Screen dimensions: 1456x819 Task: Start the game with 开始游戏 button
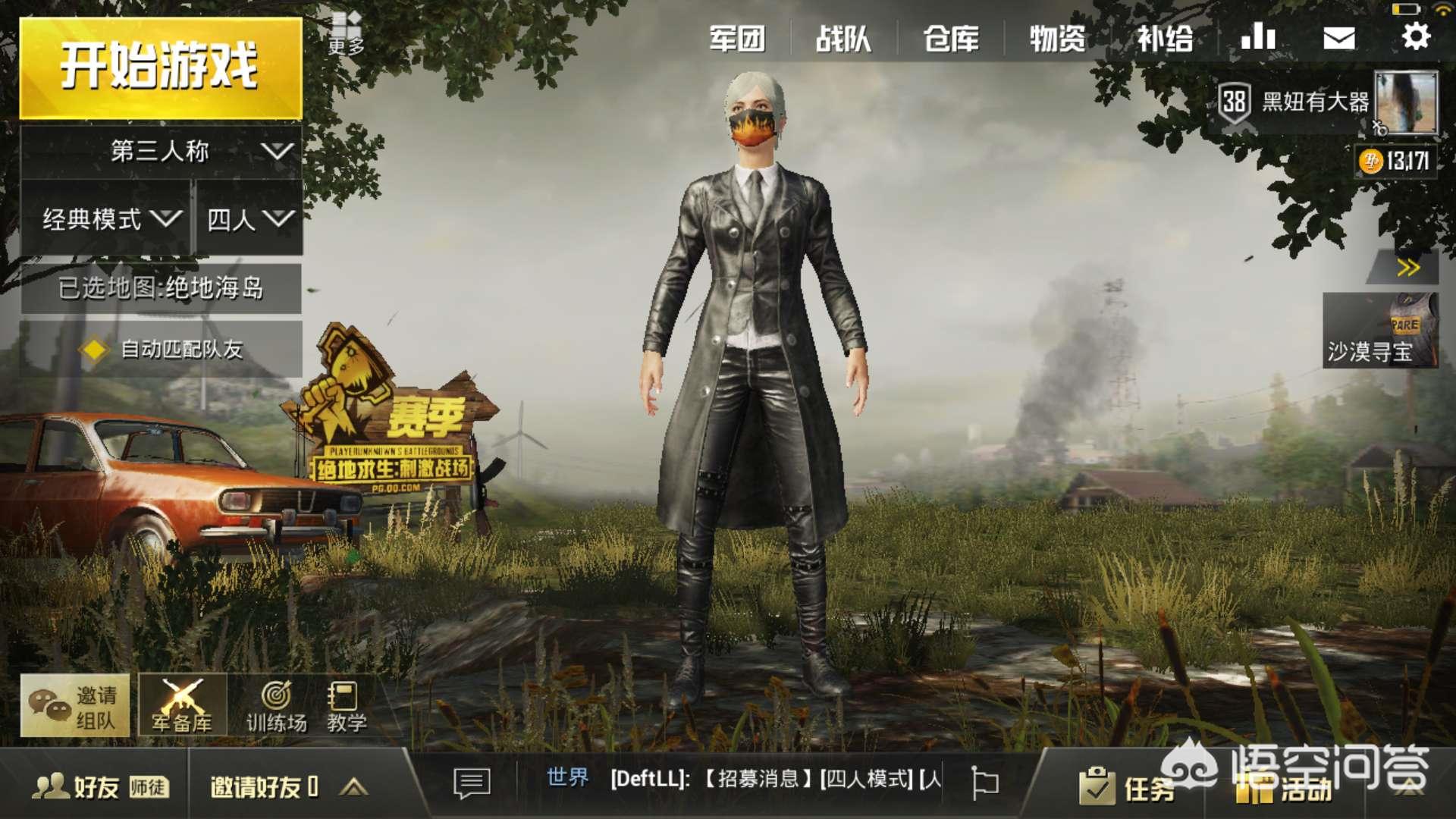160,67
